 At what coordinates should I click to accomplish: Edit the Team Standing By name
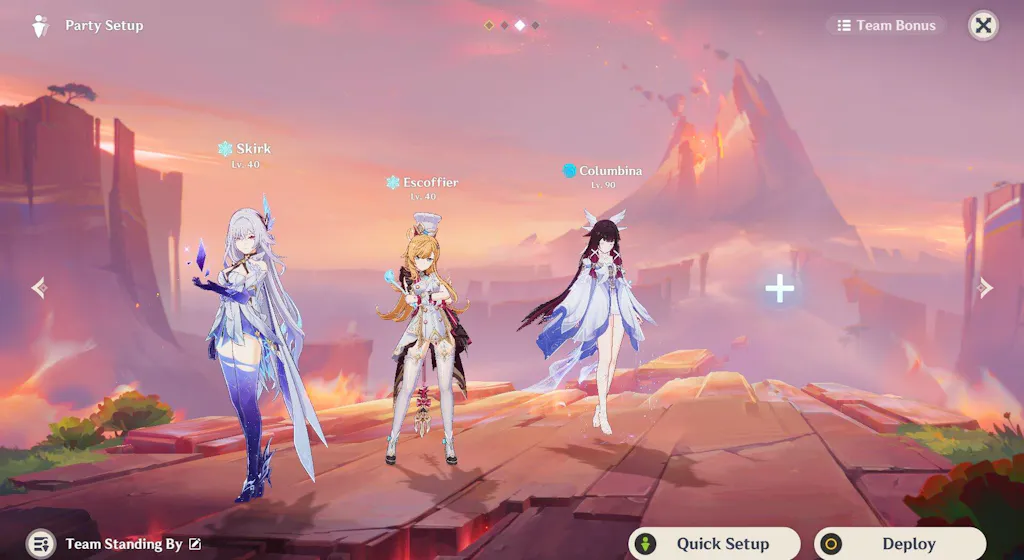[x=195, y=544]
